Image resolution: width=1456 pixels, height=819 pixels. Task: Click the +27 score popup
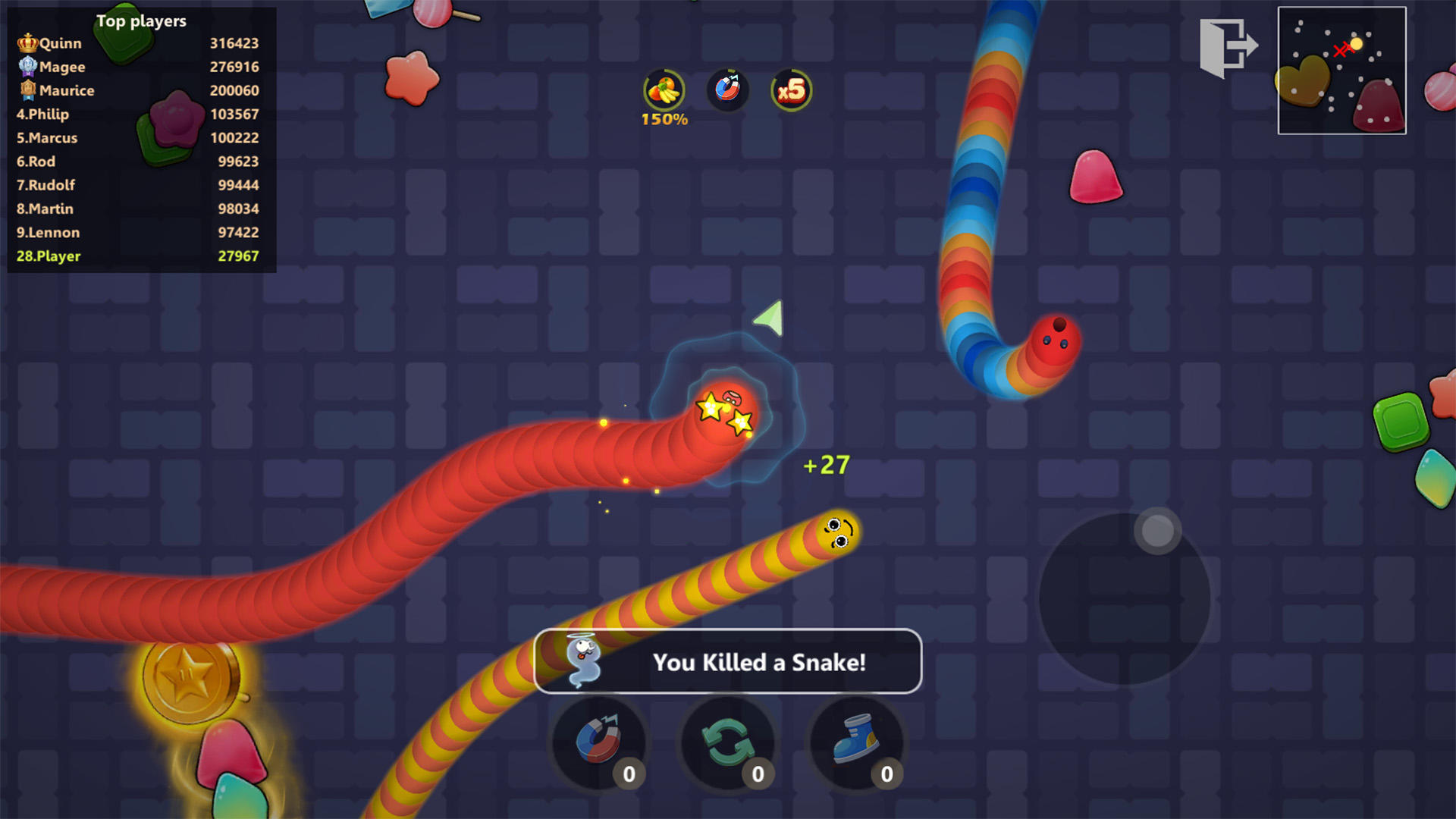[x=825, y=465]
